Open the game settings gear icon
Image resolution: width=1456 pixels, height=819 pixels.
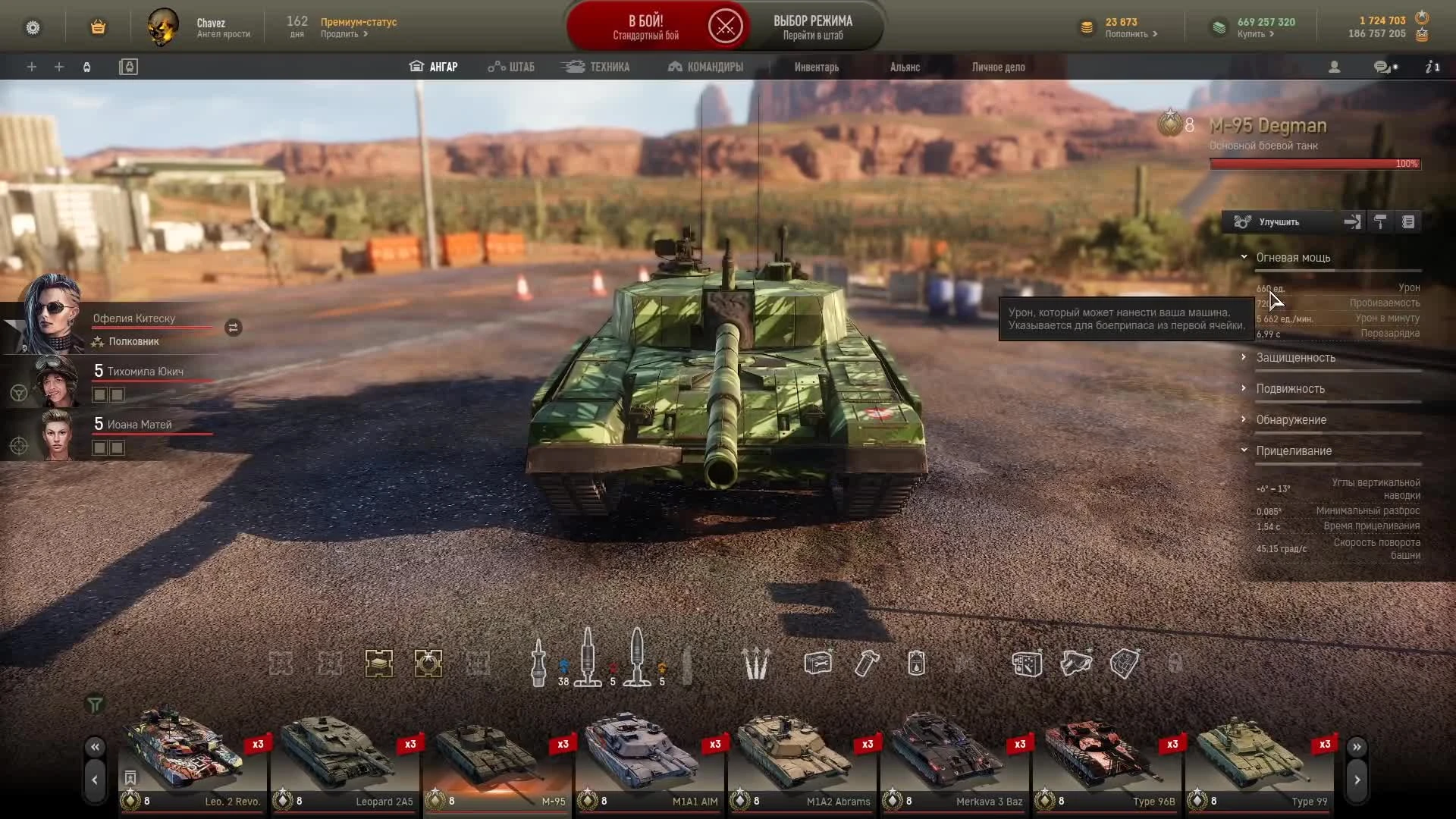33,27
